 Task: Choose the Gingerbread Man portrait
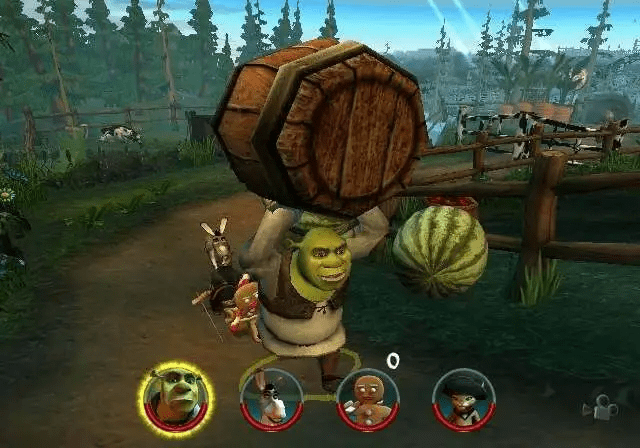point(367,399)
